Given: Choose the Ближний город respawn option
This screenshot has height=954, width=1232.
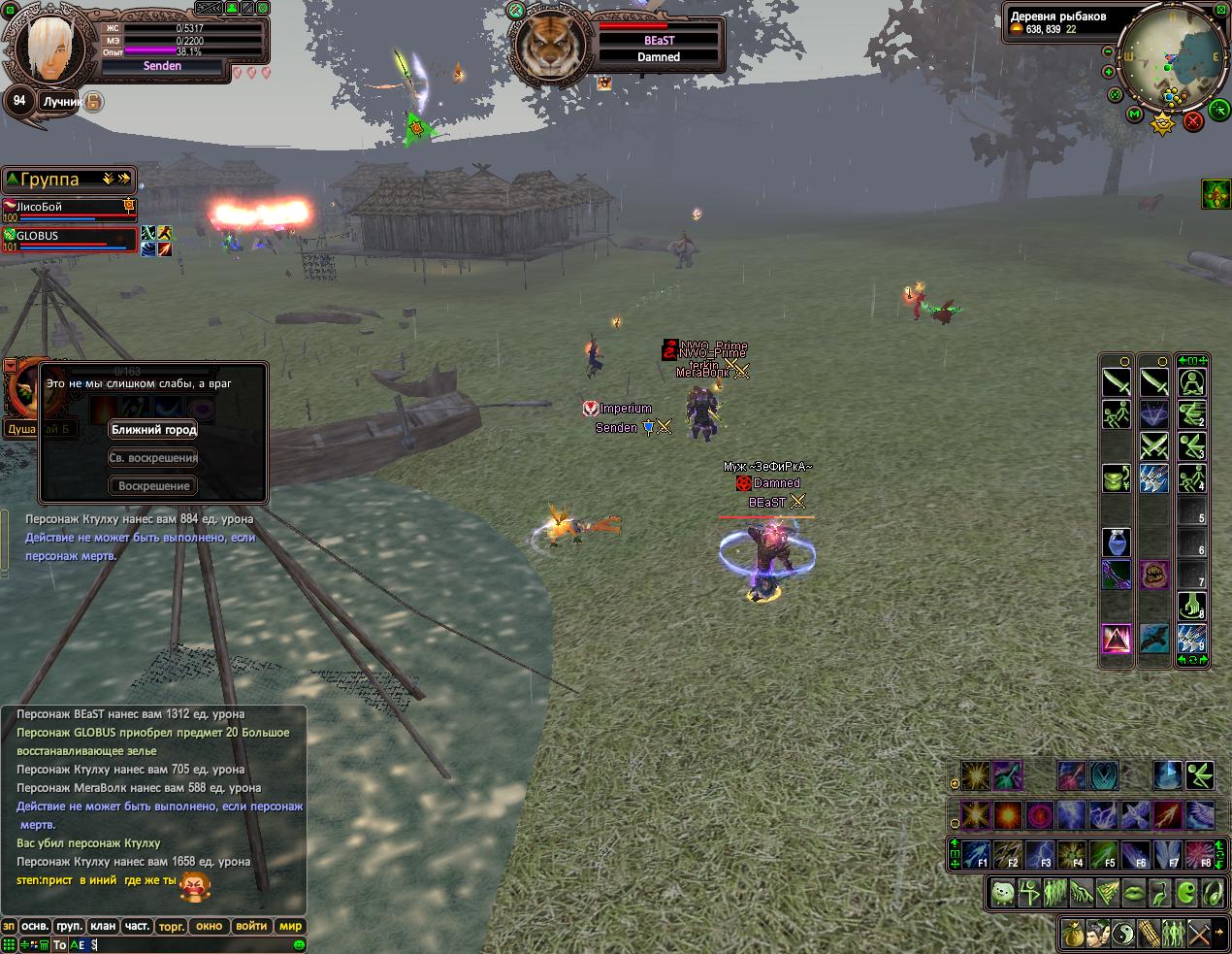Looking at the screenshot, I should (x=153, y=430).
